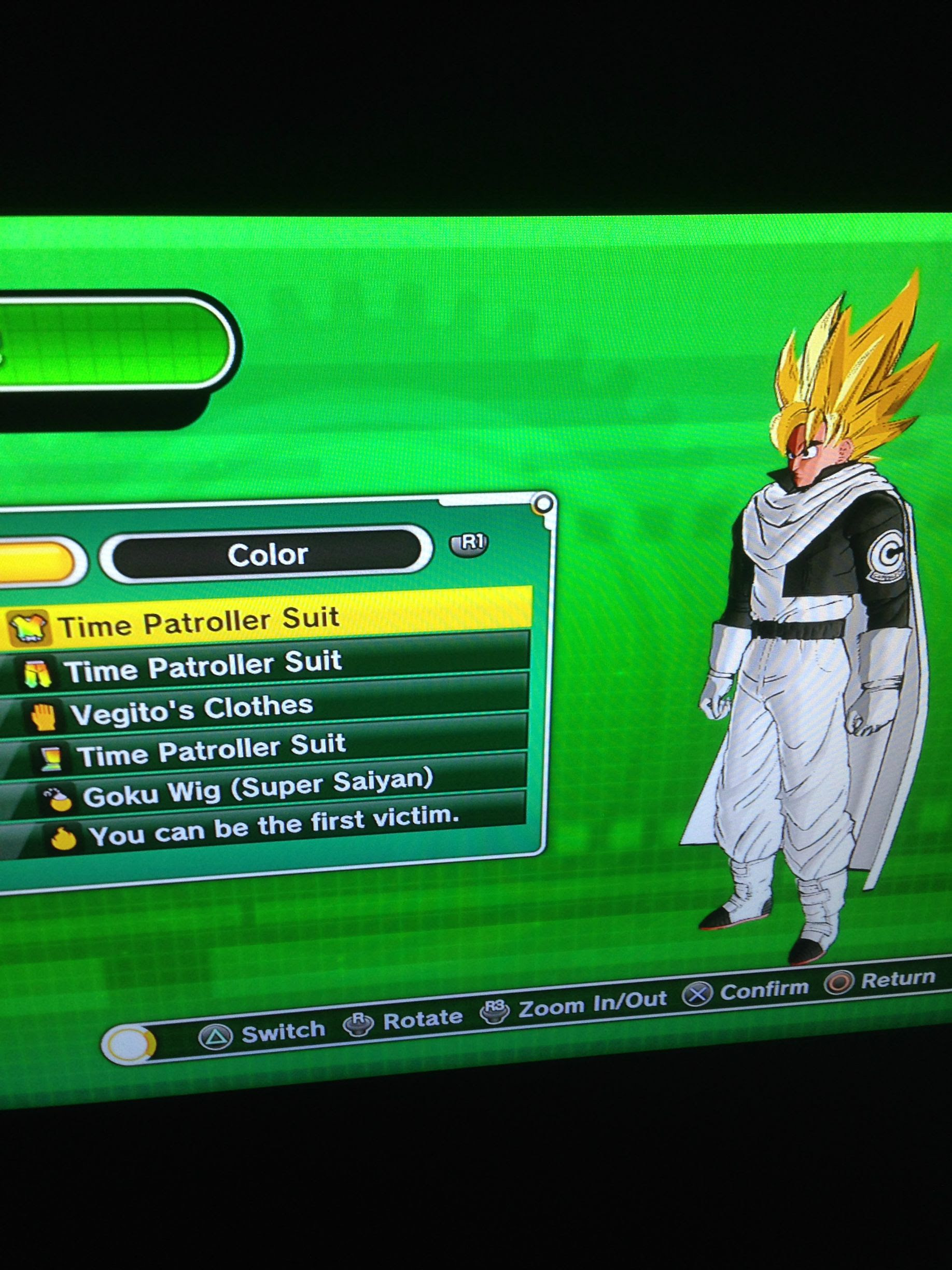952x1270 pixels.
Task: Open the Color category header
Action: (267, 553)
